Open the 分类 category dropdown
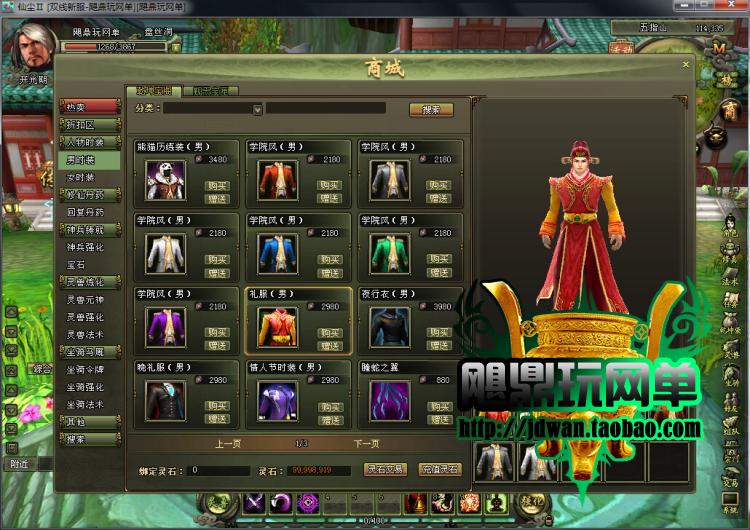This screenshot has height=530, width=750. click(257, 109)
